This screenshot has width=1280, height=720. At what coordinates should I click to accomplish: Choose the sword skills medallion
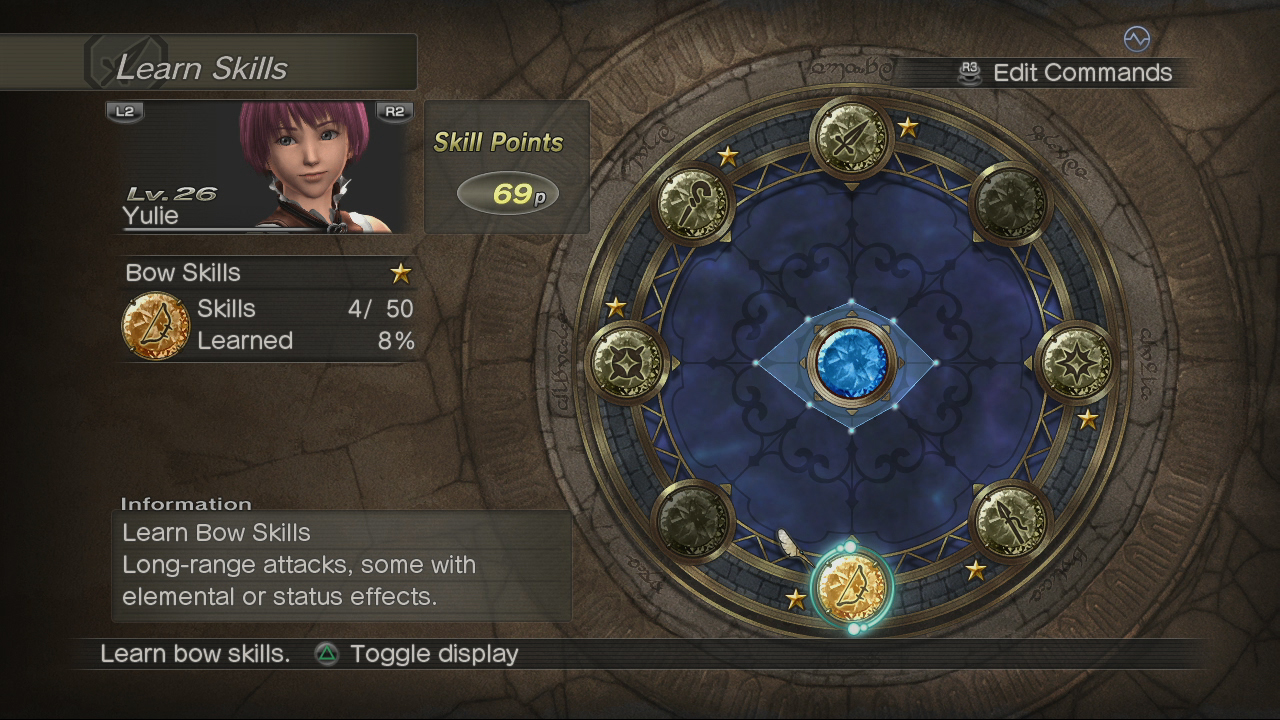coord(851,137)
